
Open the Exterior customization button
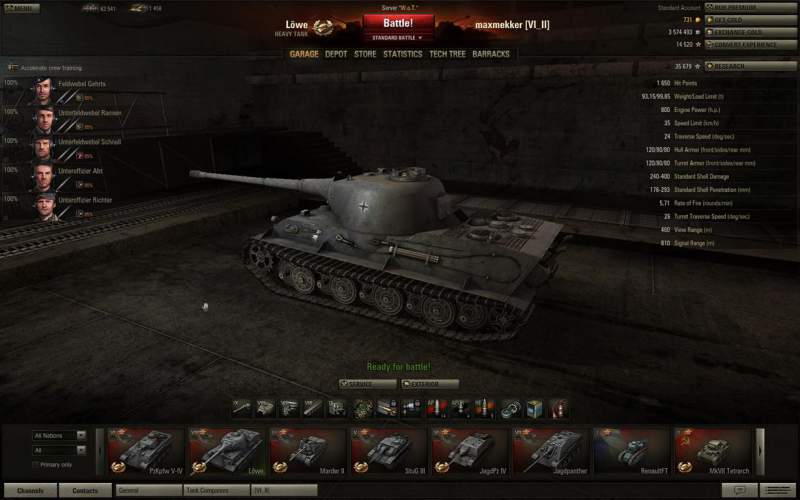[x=430, y=384]
